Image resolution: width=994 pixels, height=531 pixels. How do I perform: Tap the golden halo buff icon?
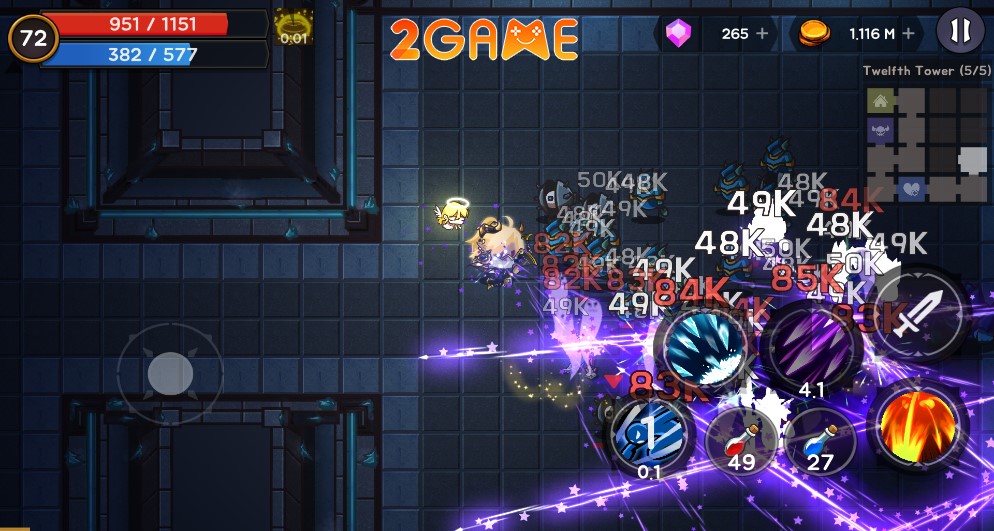293,26
